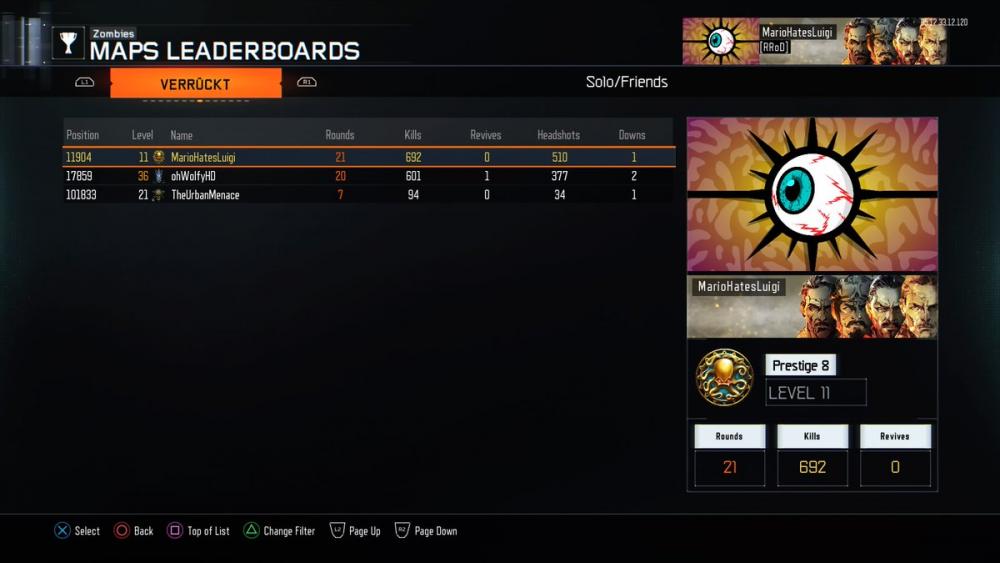1000x563 pixels.
Task: Click the Solo/Friends filter label
Action: coord(627,82)
